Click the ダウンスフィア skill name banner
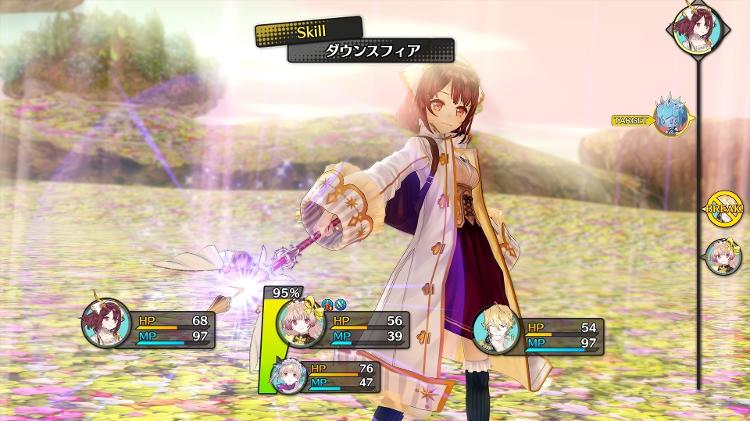 [371, 50]
